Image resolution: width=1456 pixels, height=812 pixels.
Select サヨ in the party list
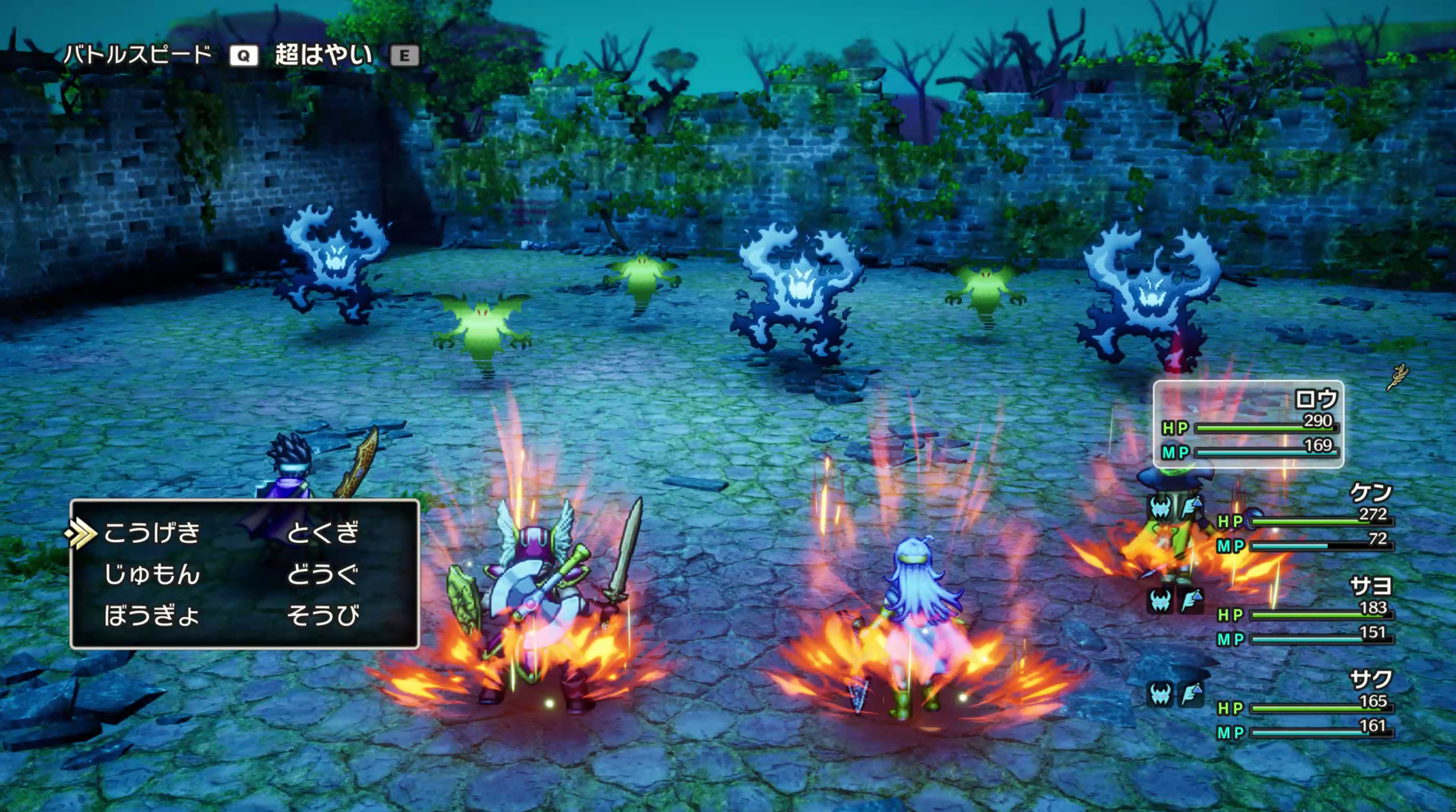(1370, 586)
